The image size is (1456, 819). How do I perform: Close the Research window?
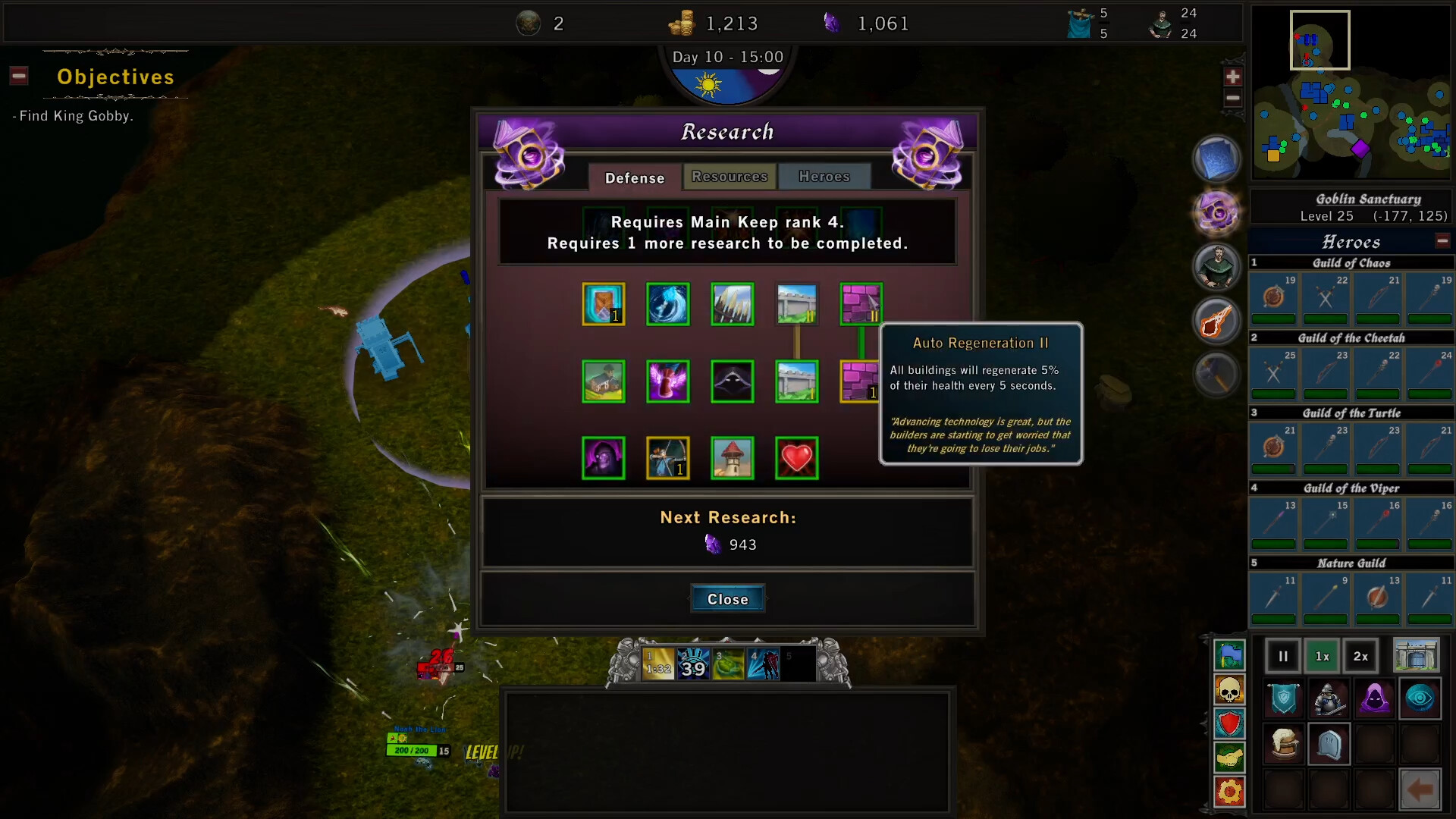click(727, 598)
